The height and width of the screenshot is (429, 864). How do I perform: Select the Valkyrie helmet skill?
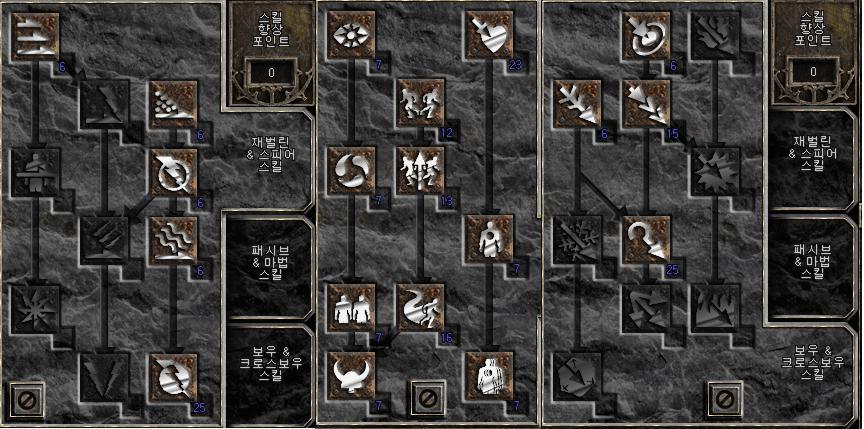[352, 376]
